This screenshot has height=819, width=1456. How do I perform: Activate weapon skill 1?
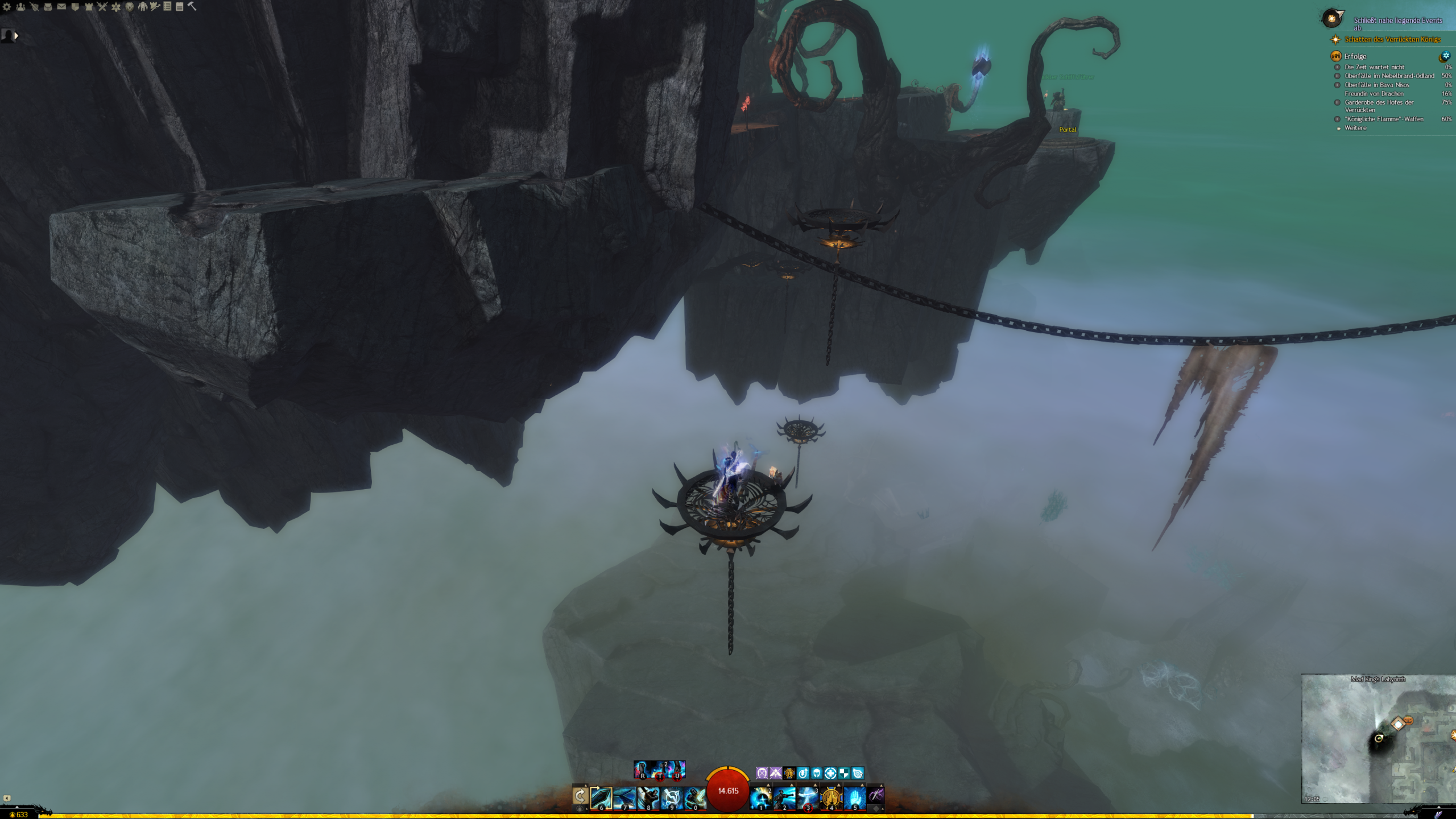tap(761, 797)
